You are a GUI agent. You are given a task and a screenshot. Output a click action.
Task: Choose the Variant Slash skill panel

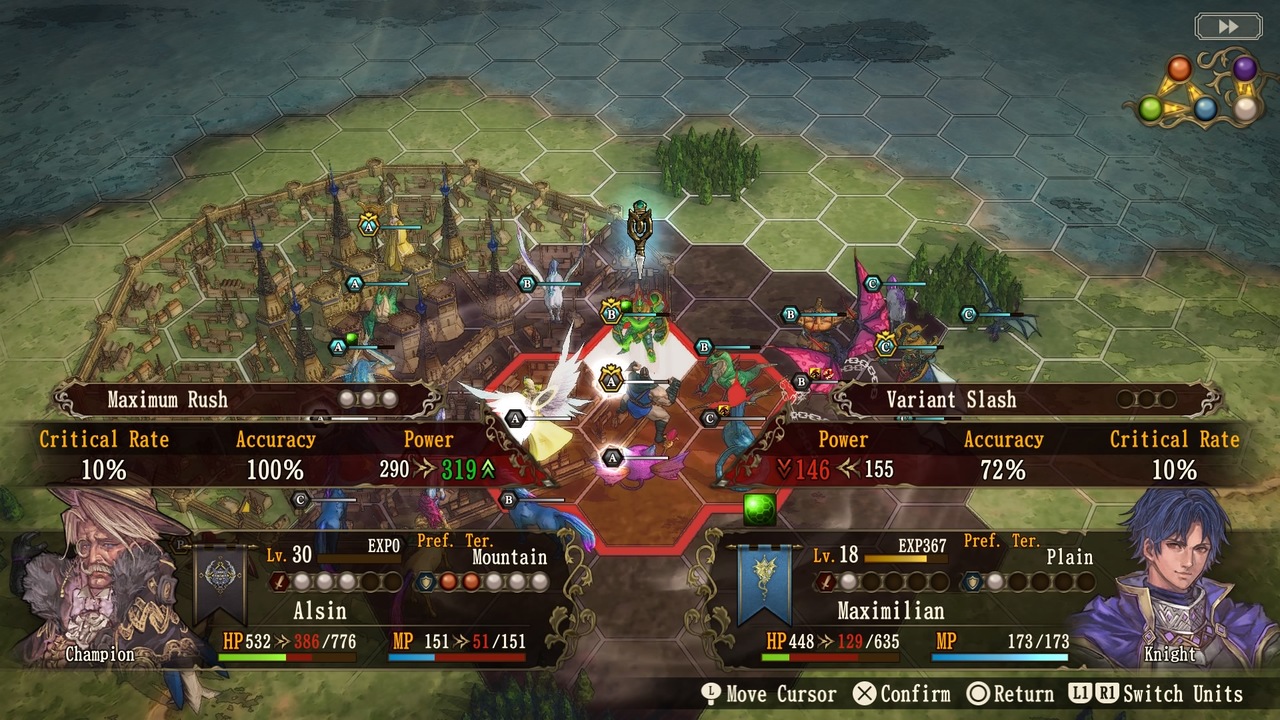pyautogui.click(x=1028, y=400)
